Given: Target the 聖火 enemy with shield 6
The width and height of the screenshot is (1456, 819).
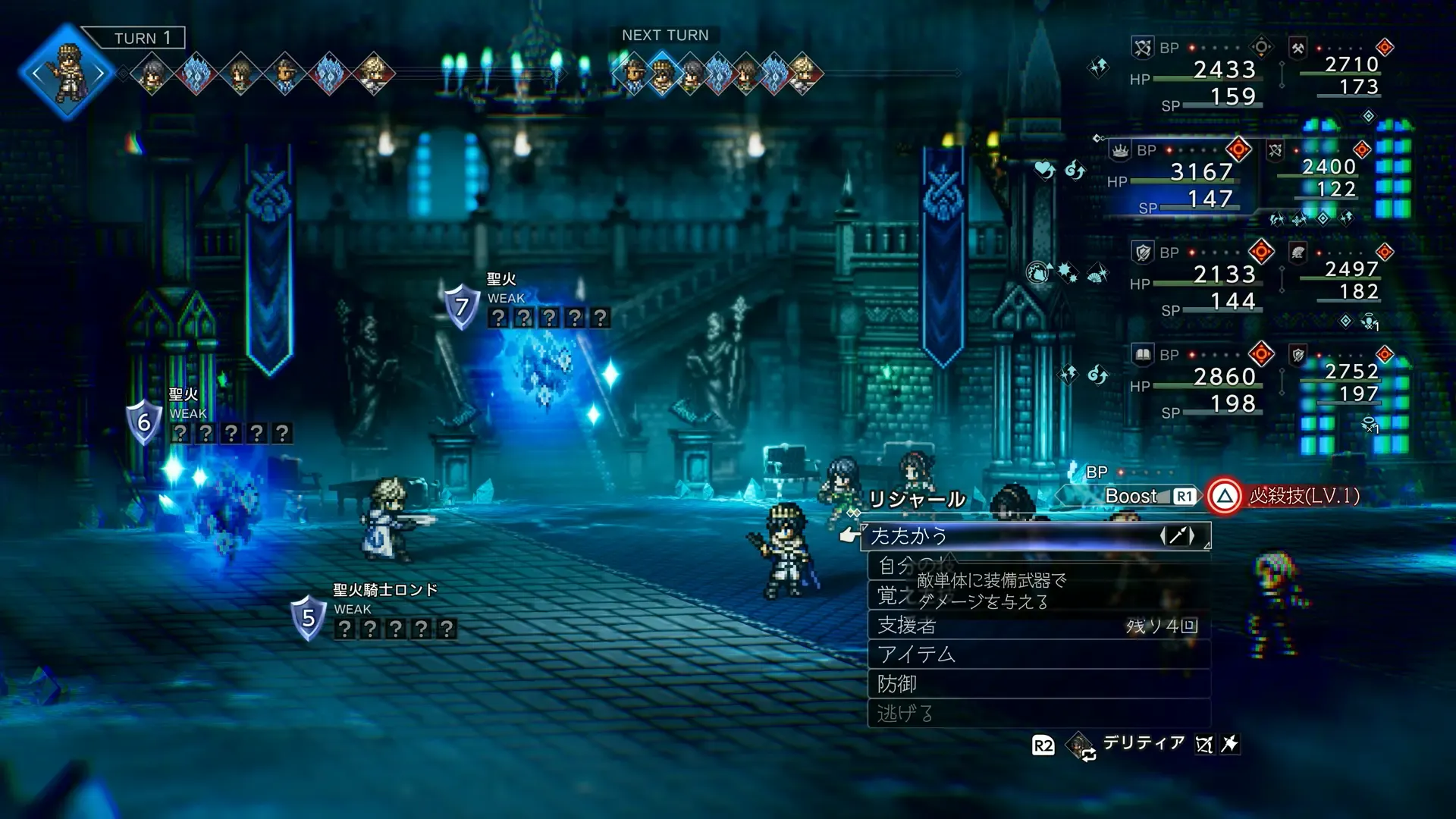Looking at the screenshot, I should point(143,422).
